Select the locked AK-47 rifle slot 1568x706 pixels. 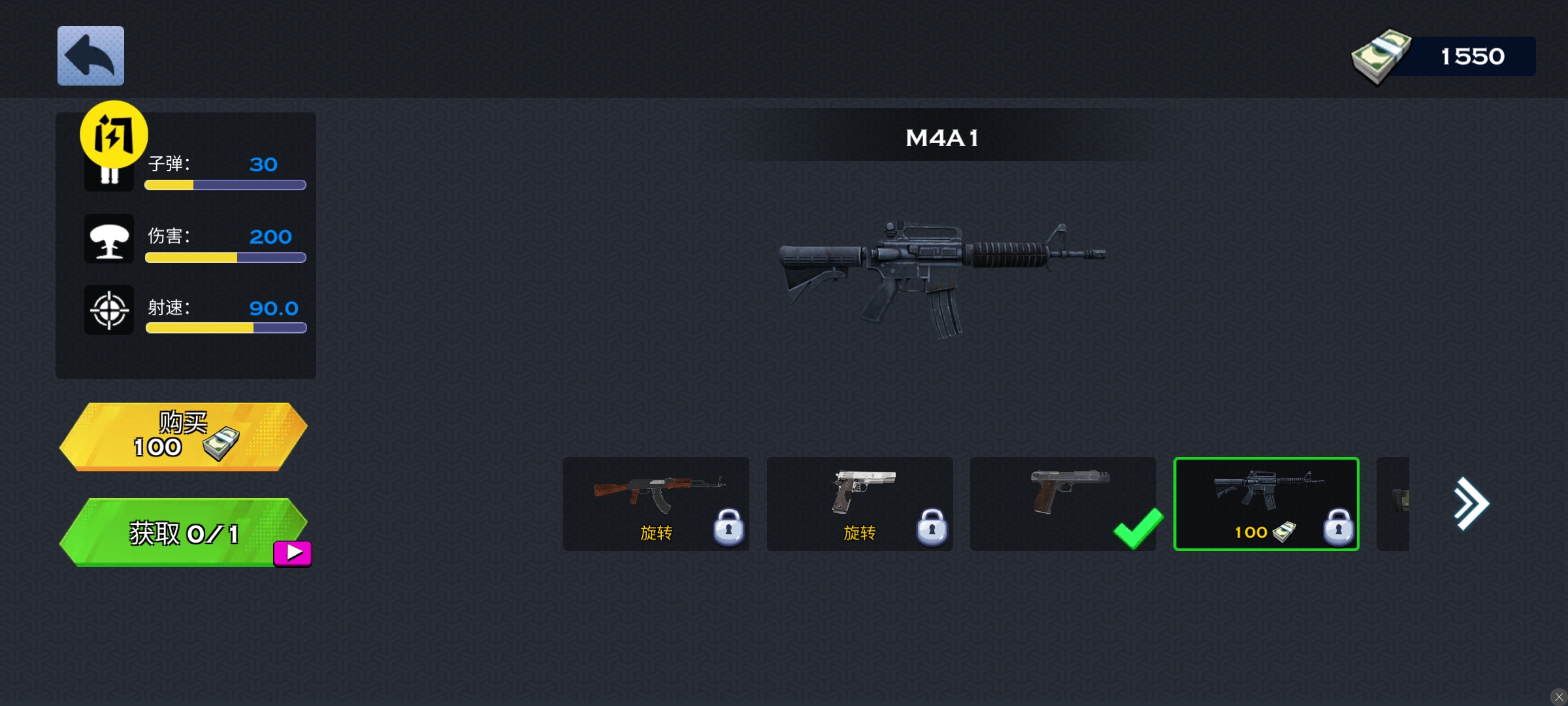pos(656,503)
